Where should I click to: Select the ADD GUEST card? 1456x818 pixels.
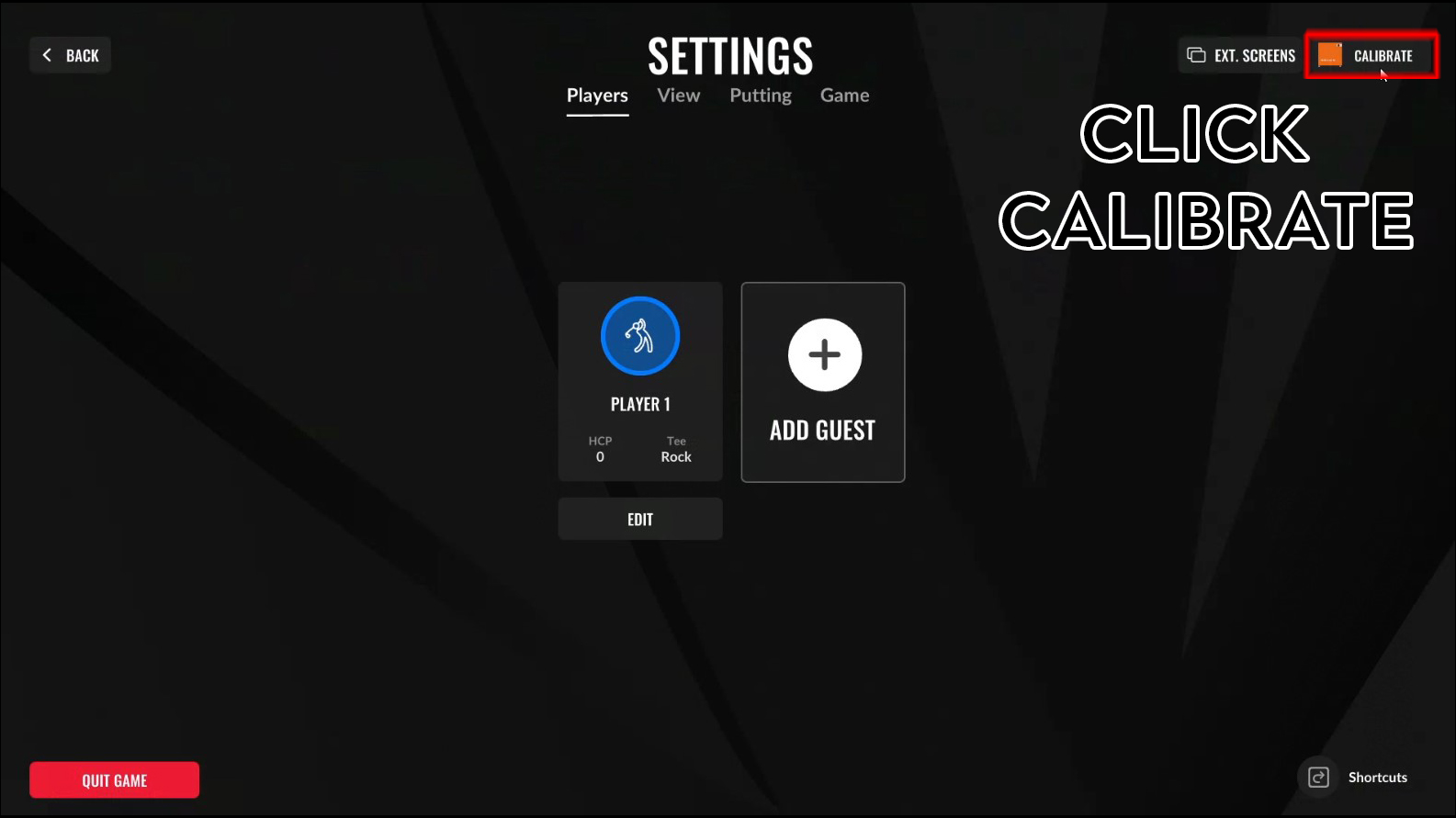(x=822, y=382)
